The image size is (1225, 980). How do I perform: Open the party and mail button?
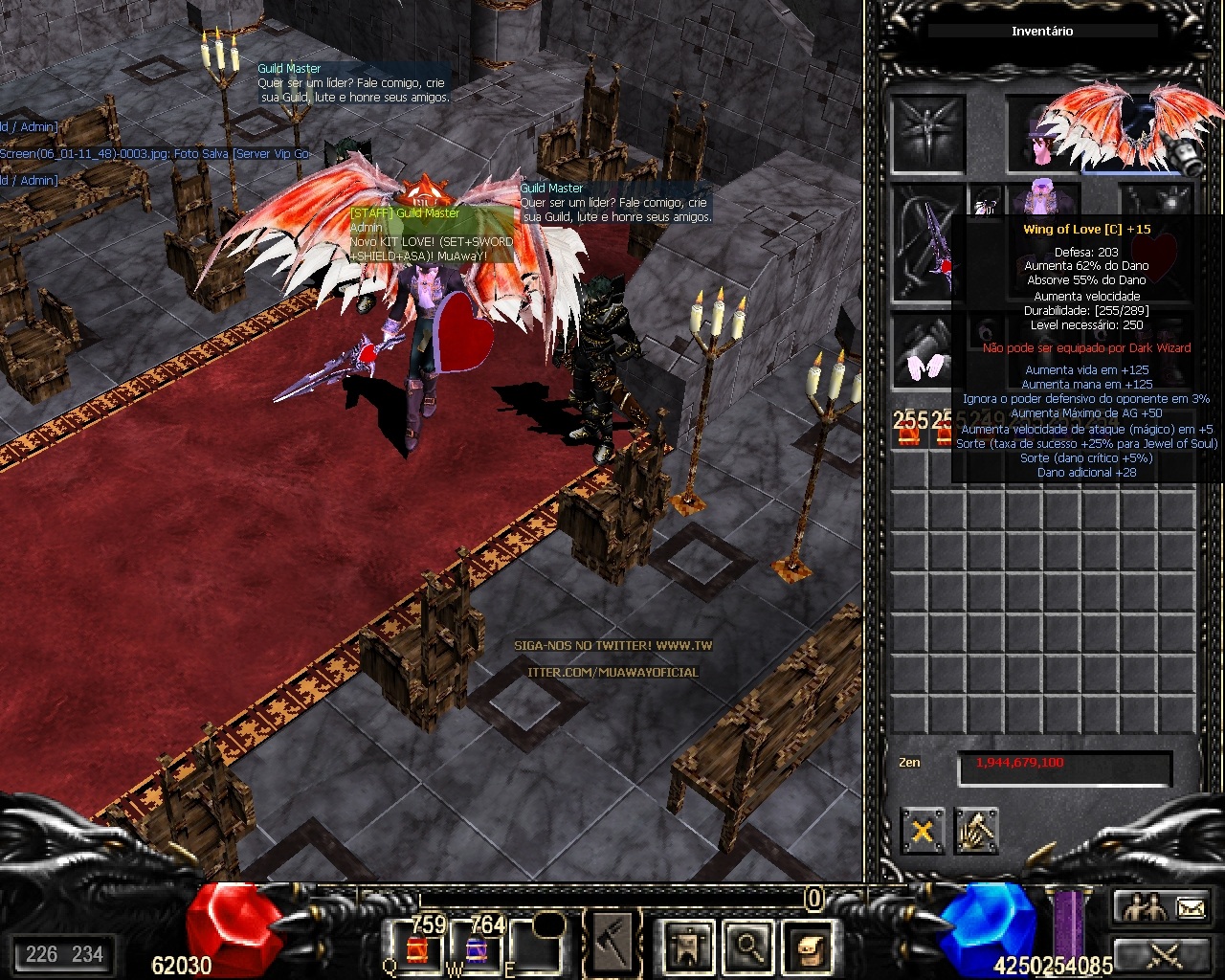coord(1164,906)
